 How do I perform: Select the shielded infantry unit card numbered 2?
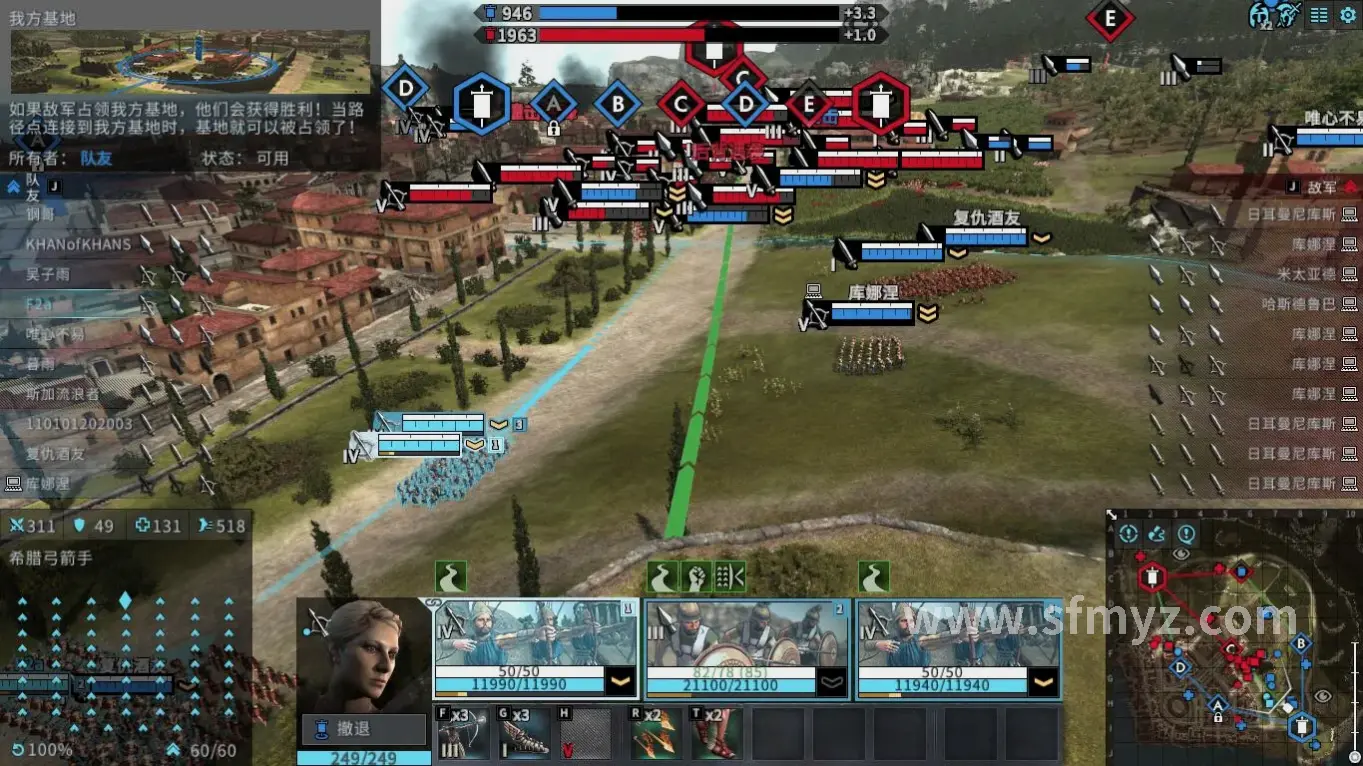[x=747, y=648]
